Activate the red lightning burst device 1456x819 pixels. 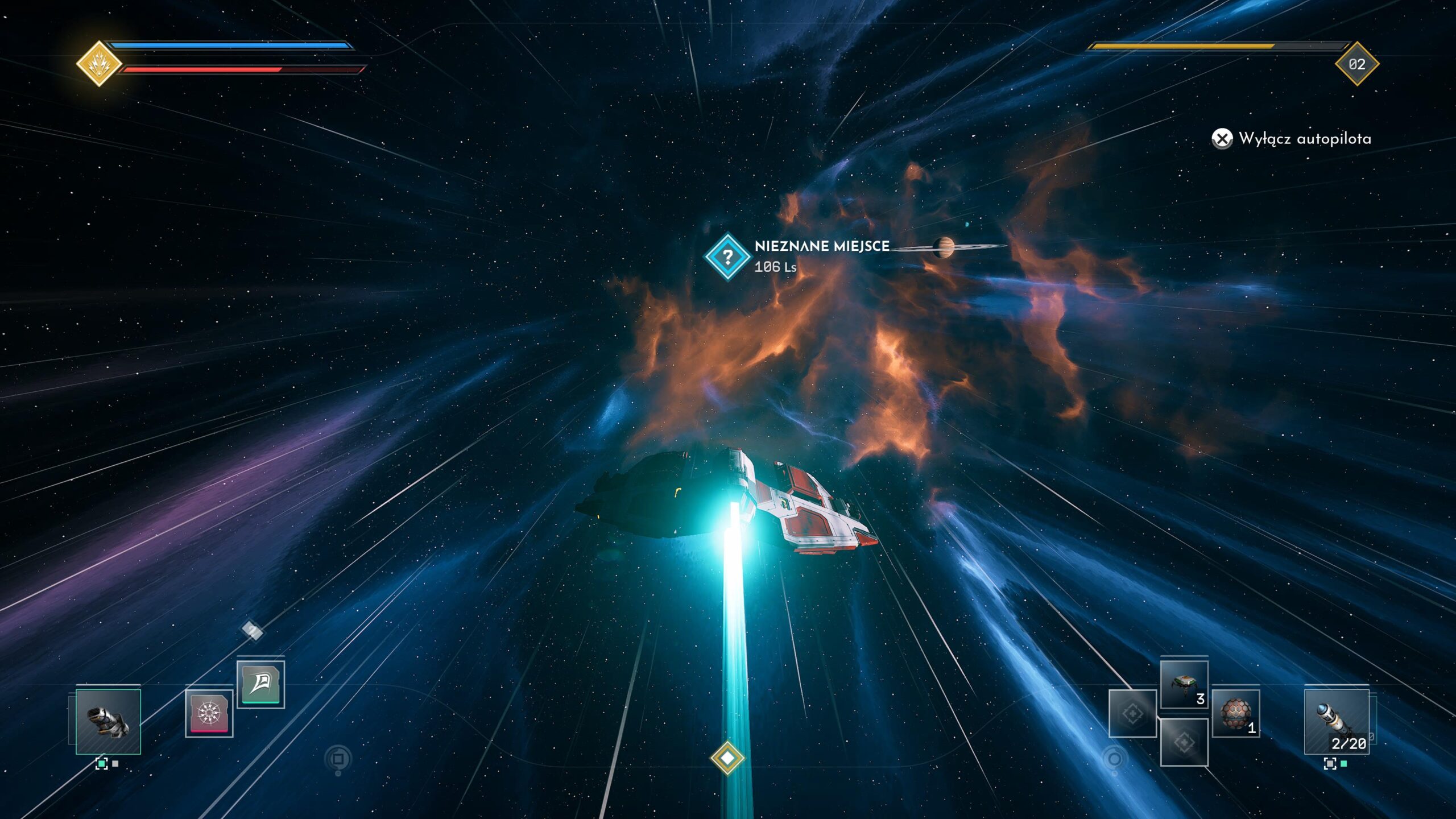pyautogui.click(x=209, y=713)
